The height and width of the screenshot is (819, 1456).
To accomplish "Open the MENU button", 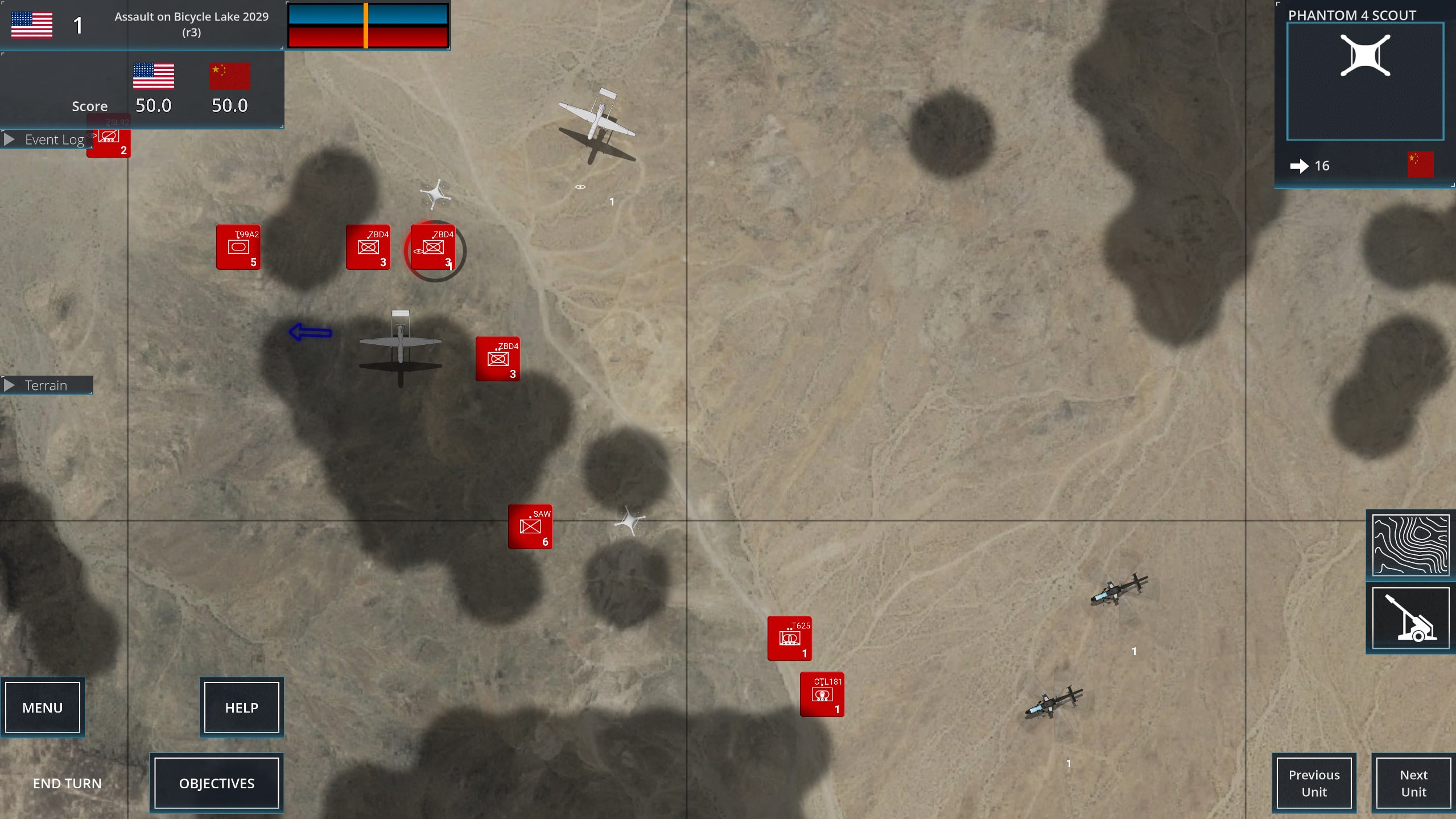I will (x=43, y=707).
